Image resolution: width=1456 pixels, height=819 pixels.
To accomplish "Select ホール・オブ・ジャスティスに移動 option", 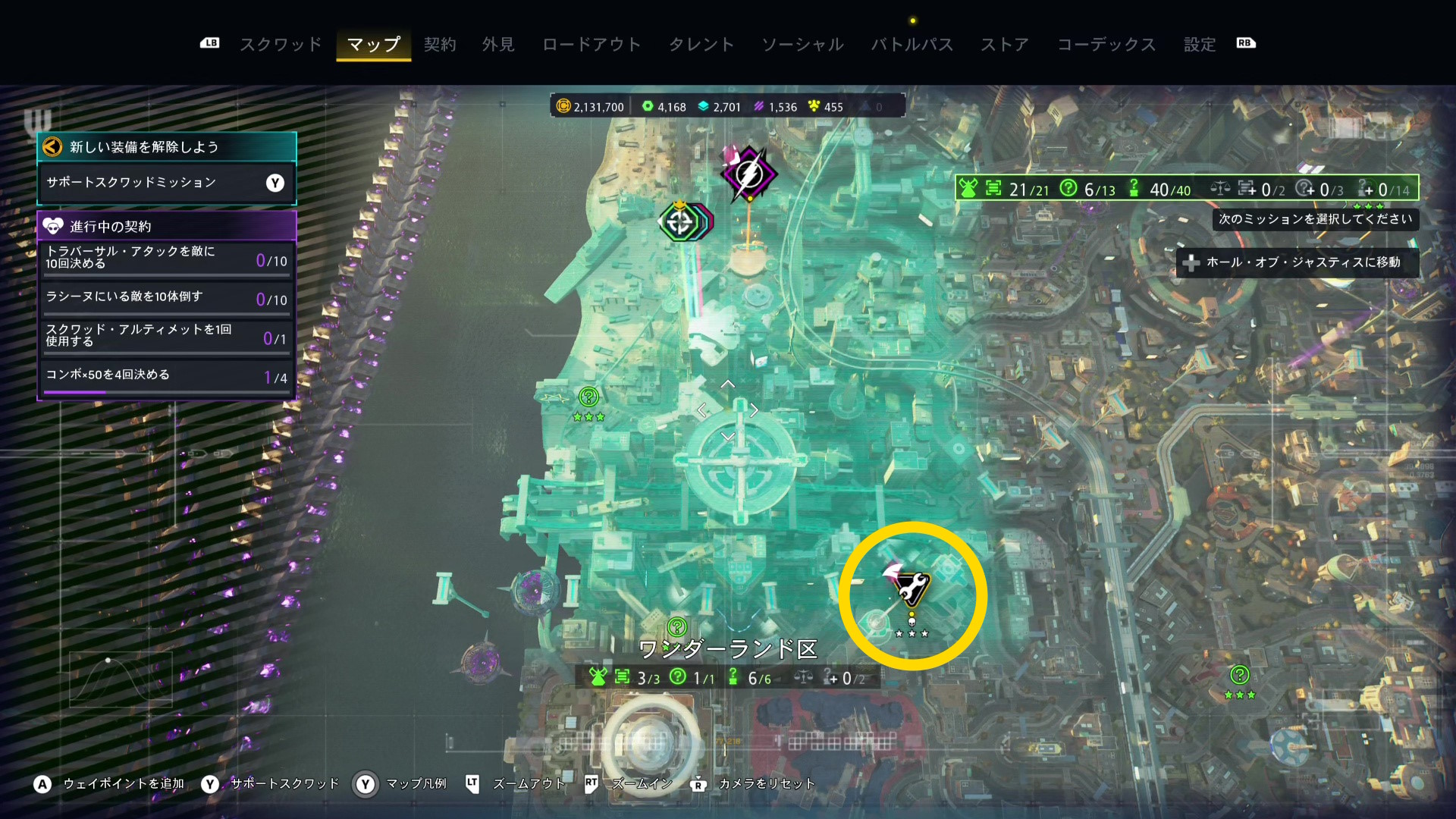I will coord(1297,262).
